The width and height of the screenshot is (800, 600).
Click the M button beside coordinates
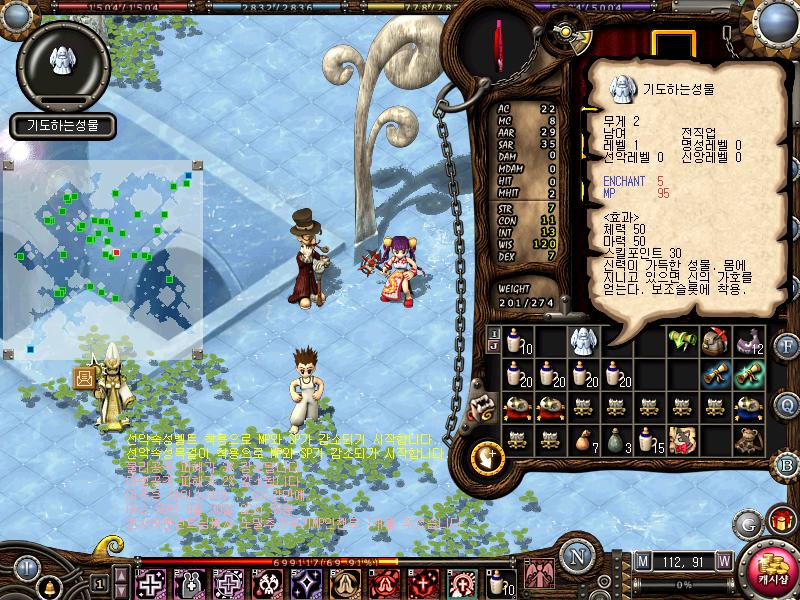(x=641, y=559)
